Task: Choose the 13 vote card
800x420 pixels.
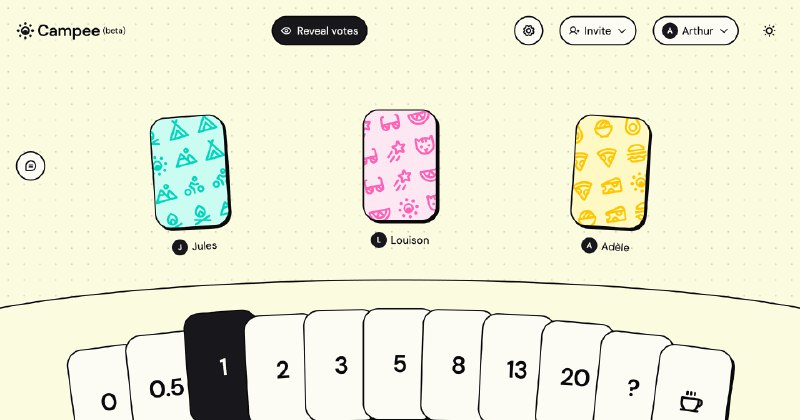Action: pyautogui.click(x=516, y=370)
